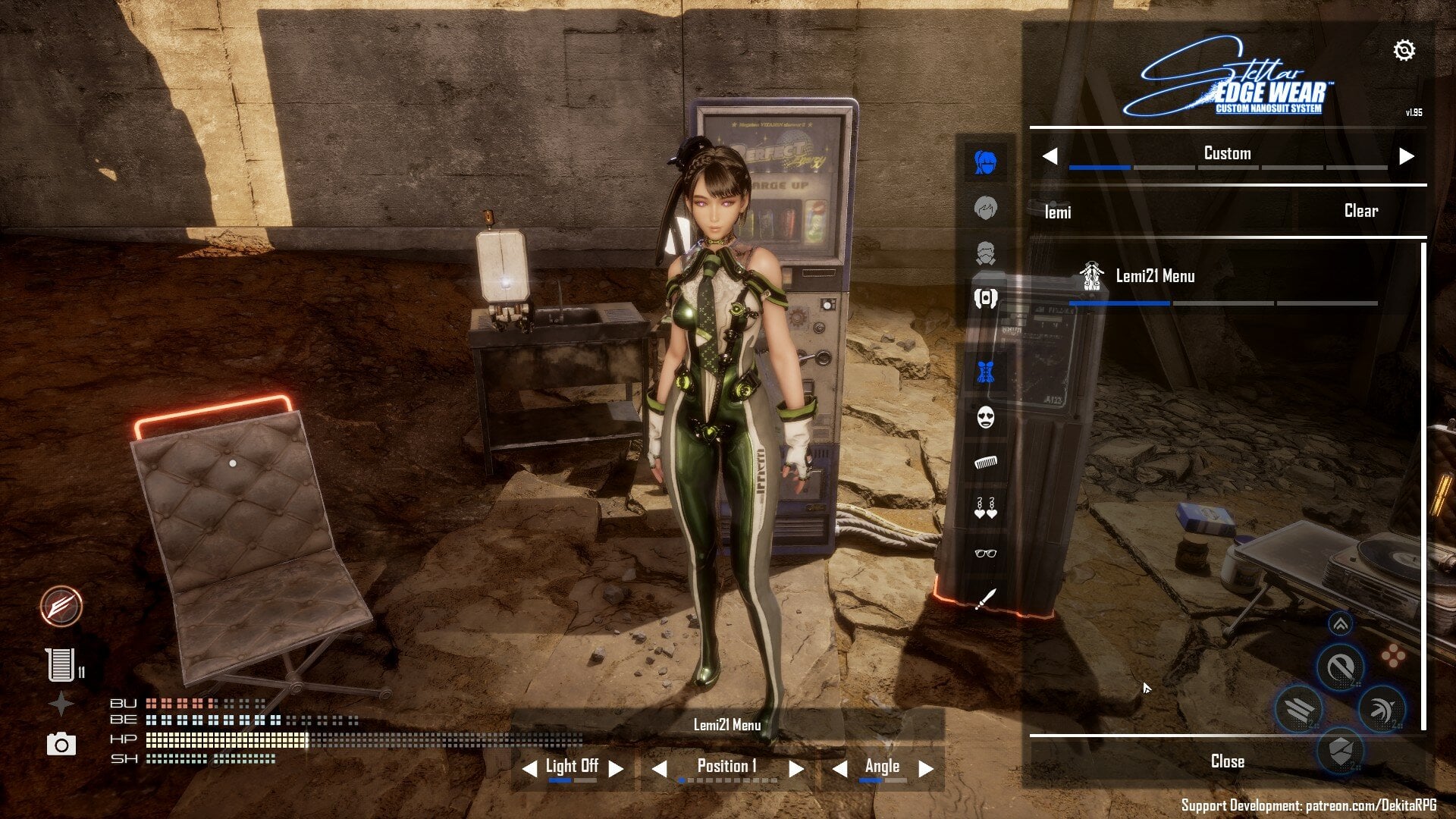The width and height of the screenshot is (1456, 819).
Task: Toggle the Light Off option
Action: [x=571, y=766]
